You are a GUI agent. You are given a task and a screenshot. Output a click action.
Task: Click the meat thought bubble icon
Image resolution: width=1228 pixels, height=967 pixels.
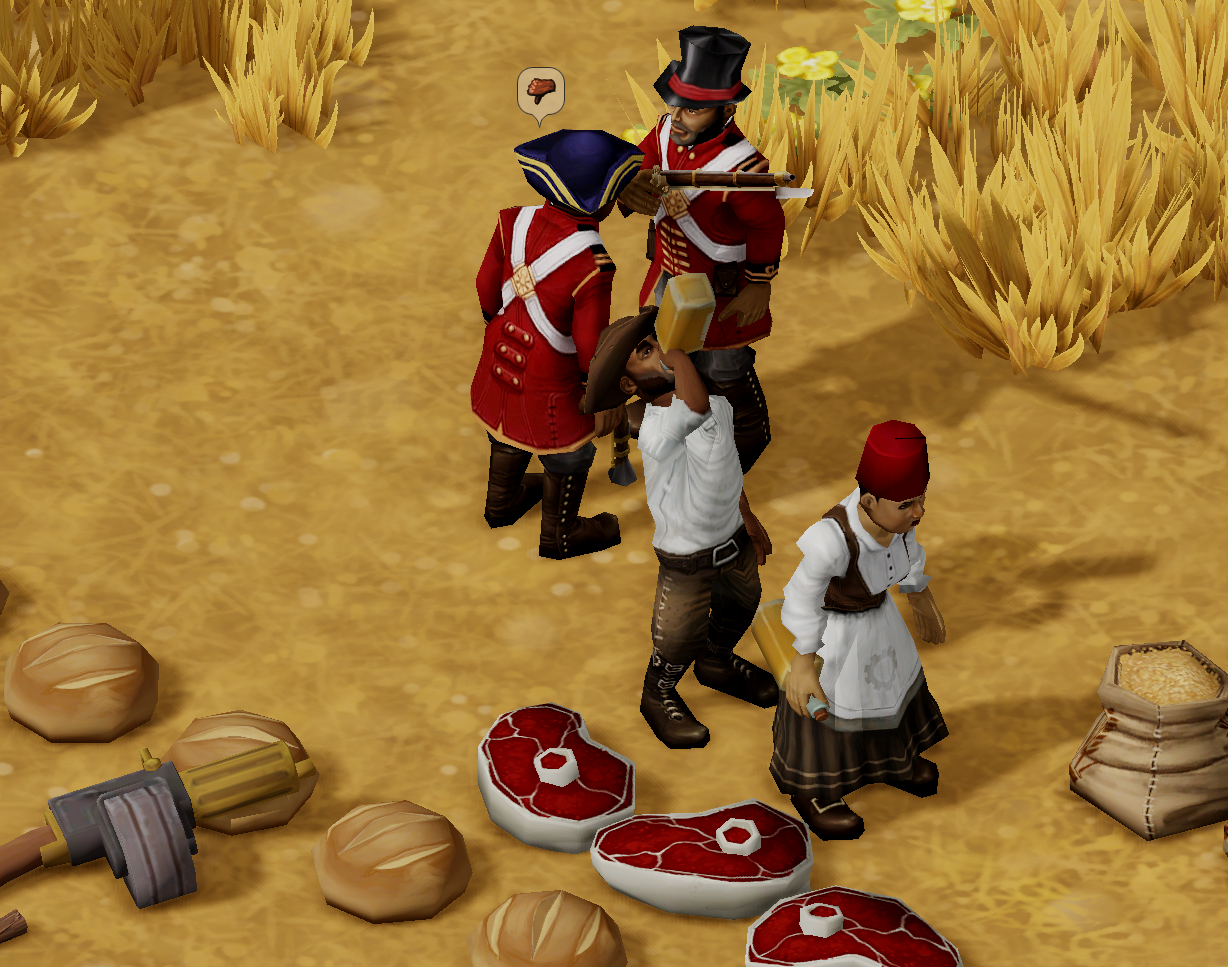pos(540,91)
